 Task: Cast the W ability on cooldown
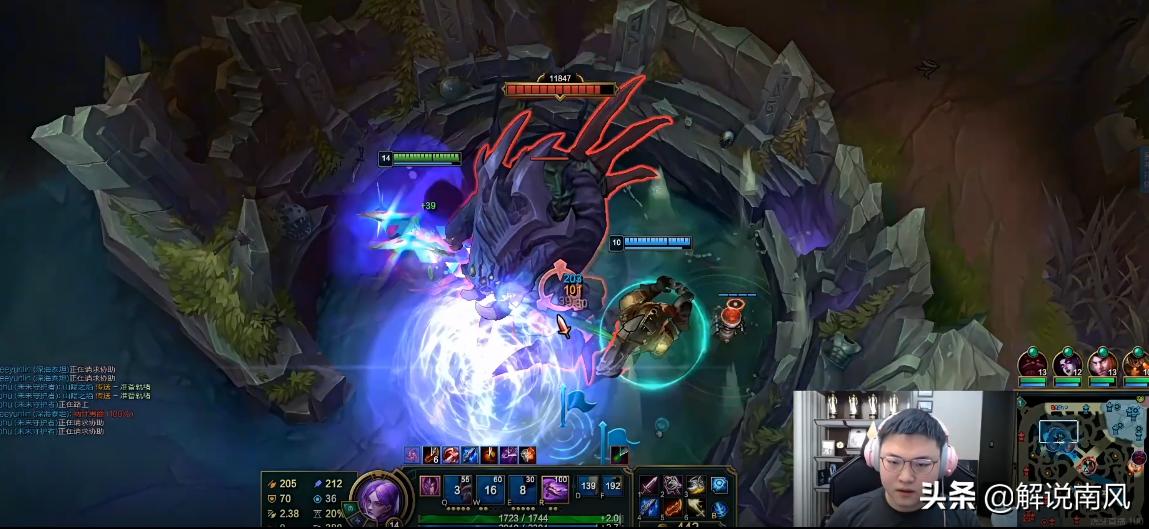pos(491,489)
